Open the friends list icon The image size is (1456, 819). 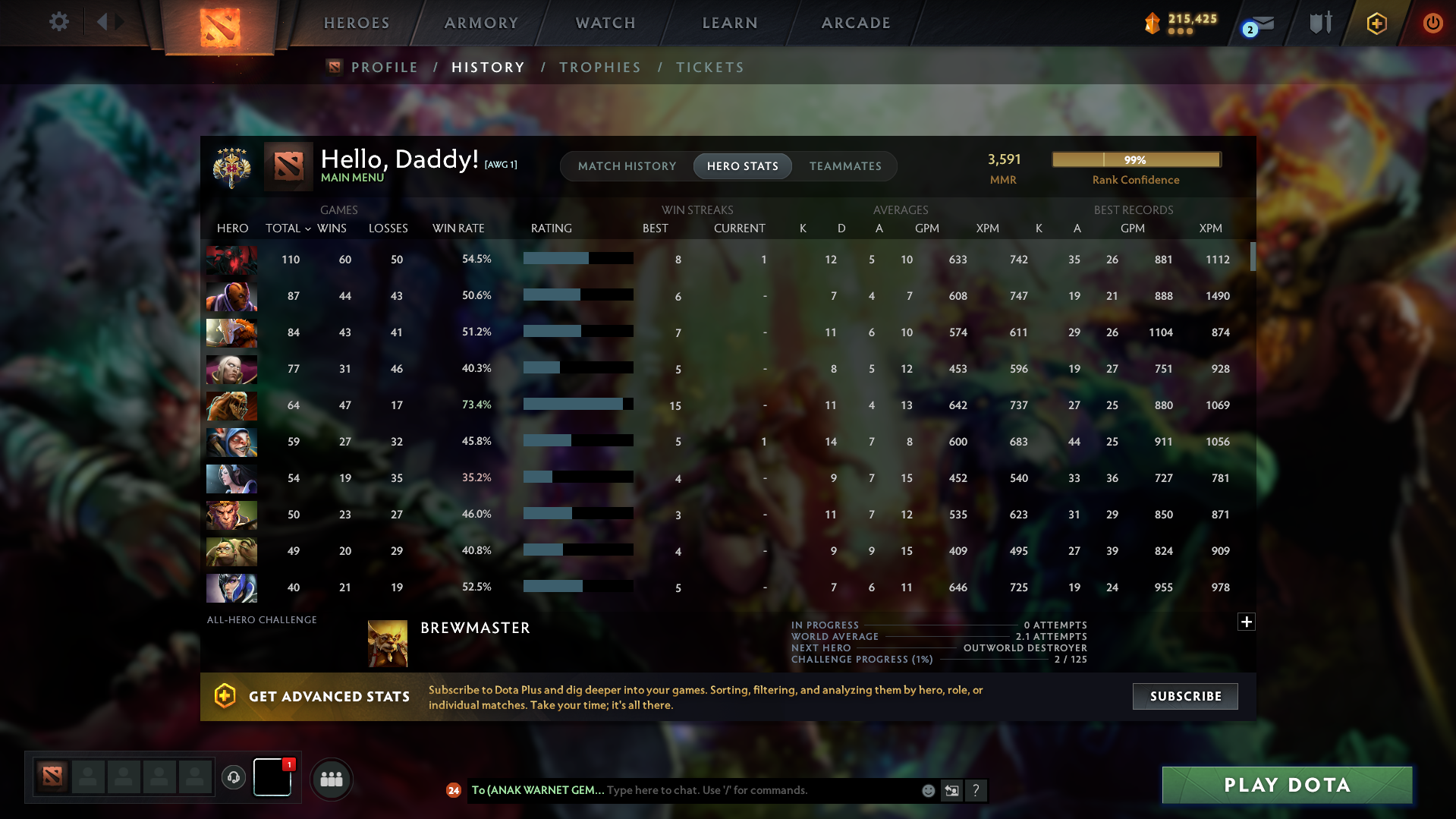click(x=332, y=779)
